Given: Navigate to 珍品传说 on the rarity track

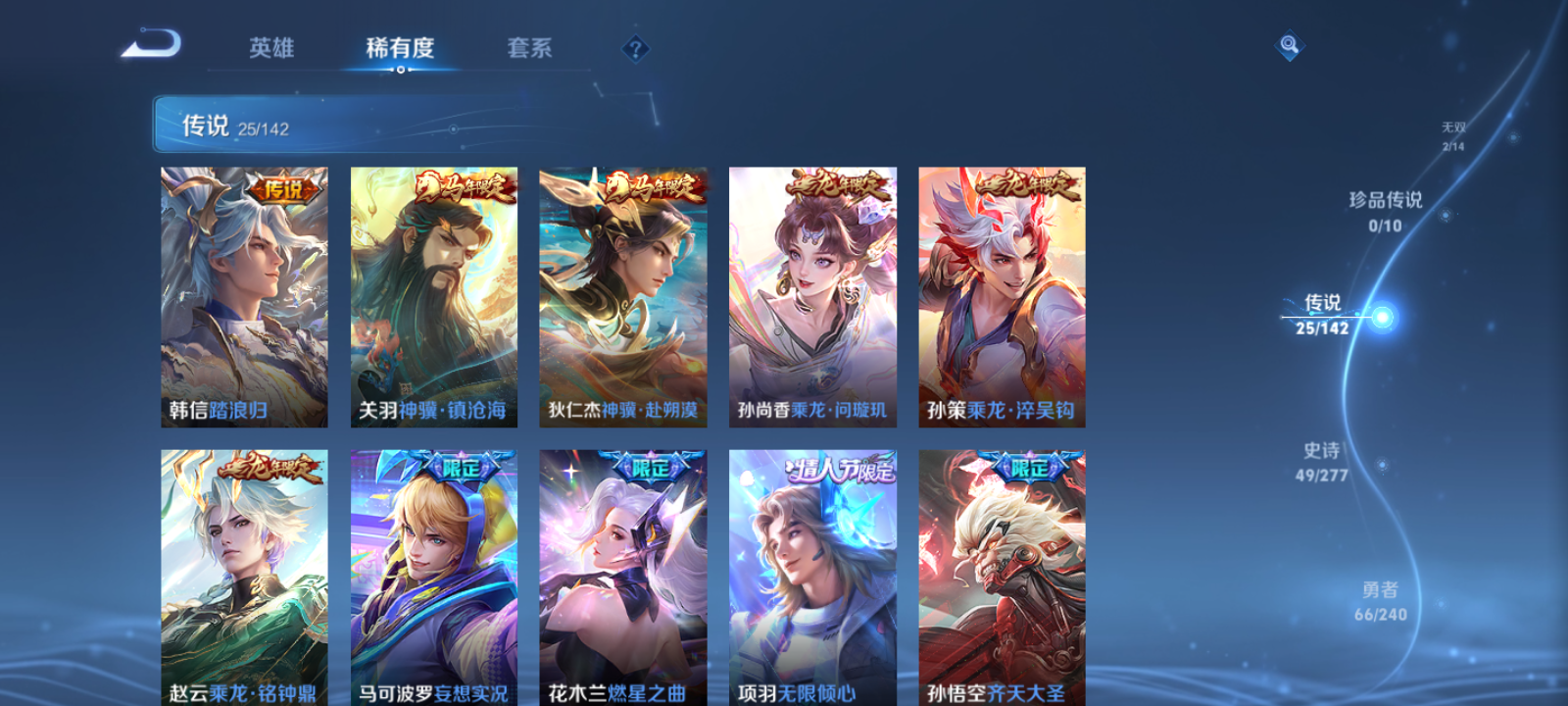Looking at the screenshot, I should [1388, 209].
